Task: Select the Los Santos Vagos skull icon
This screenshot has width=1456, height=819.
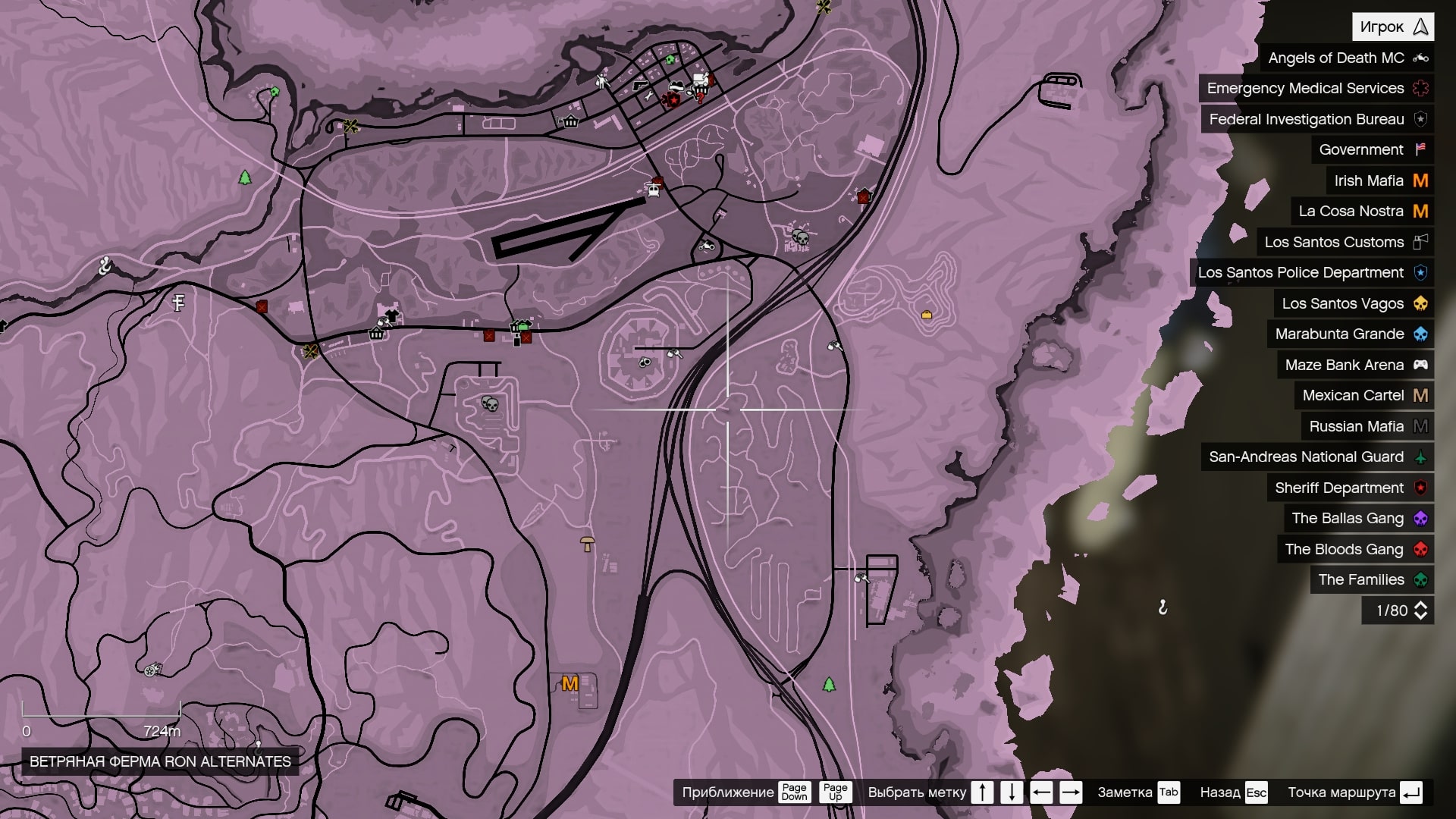Action: click(x=1422, y=303)
